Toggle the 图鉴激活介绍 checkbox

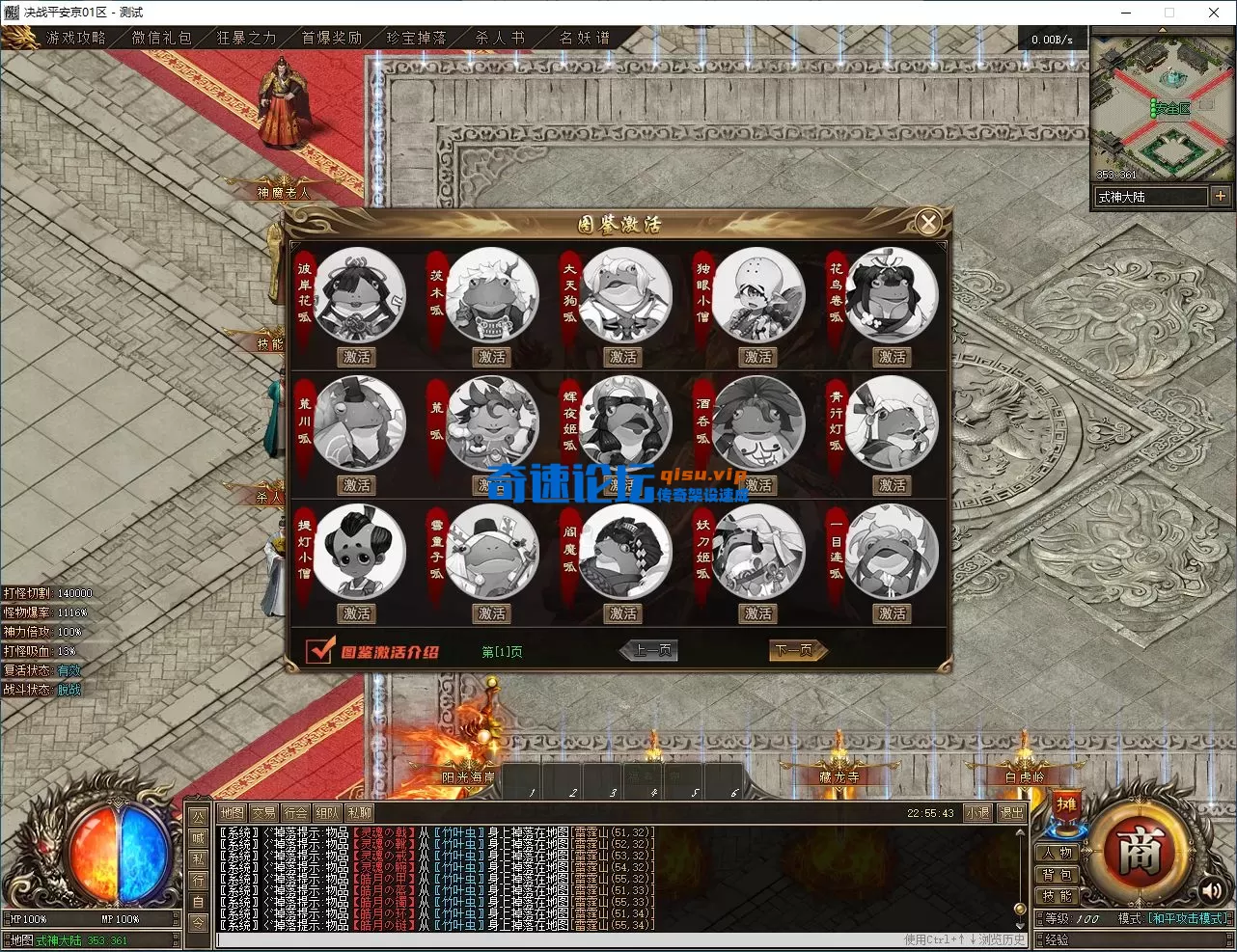(x=319, y=651)
